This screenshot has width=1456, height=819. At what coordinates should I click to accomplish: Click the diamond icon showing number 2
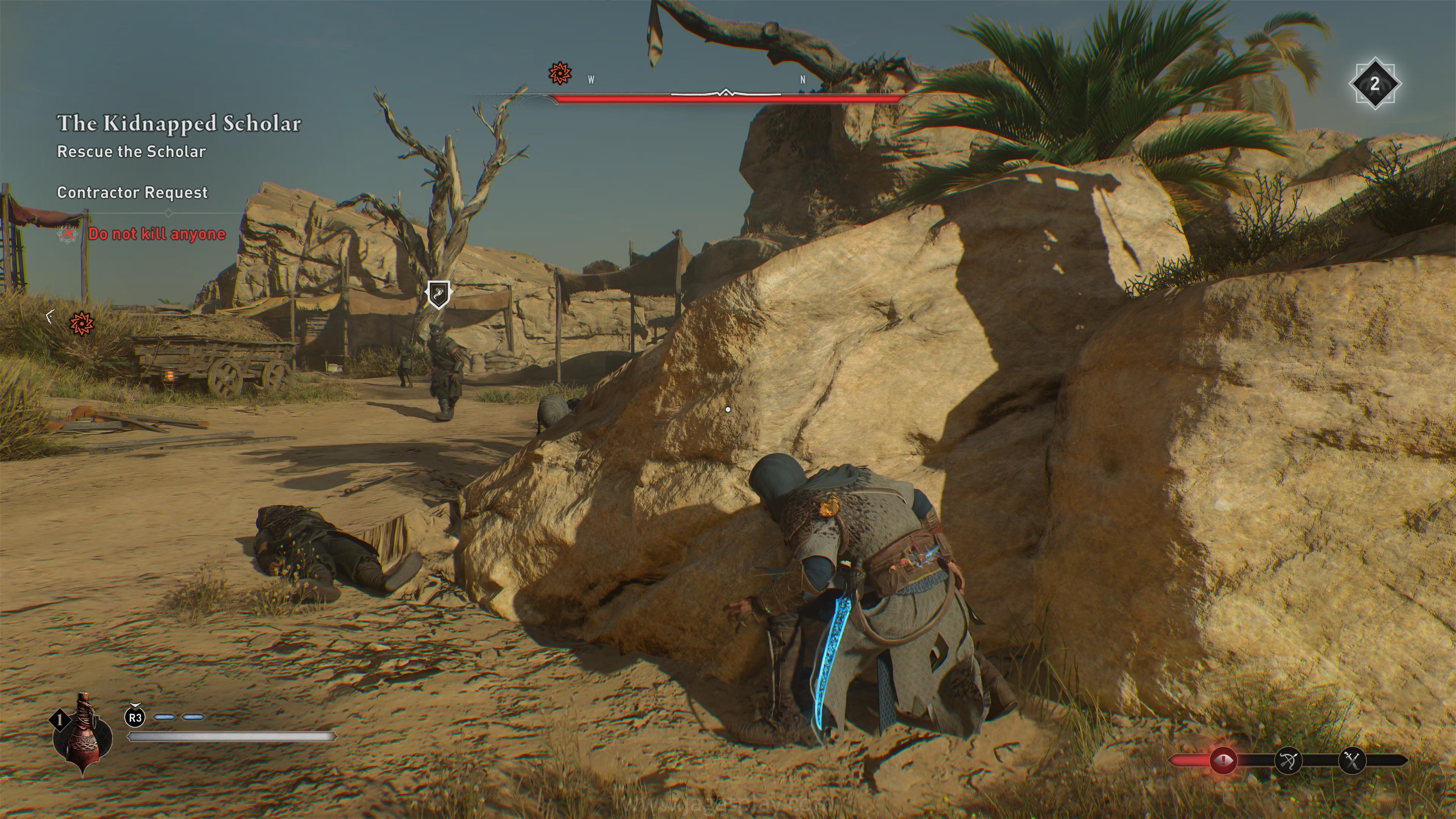pyautogui.click(x=1374, y=84)
